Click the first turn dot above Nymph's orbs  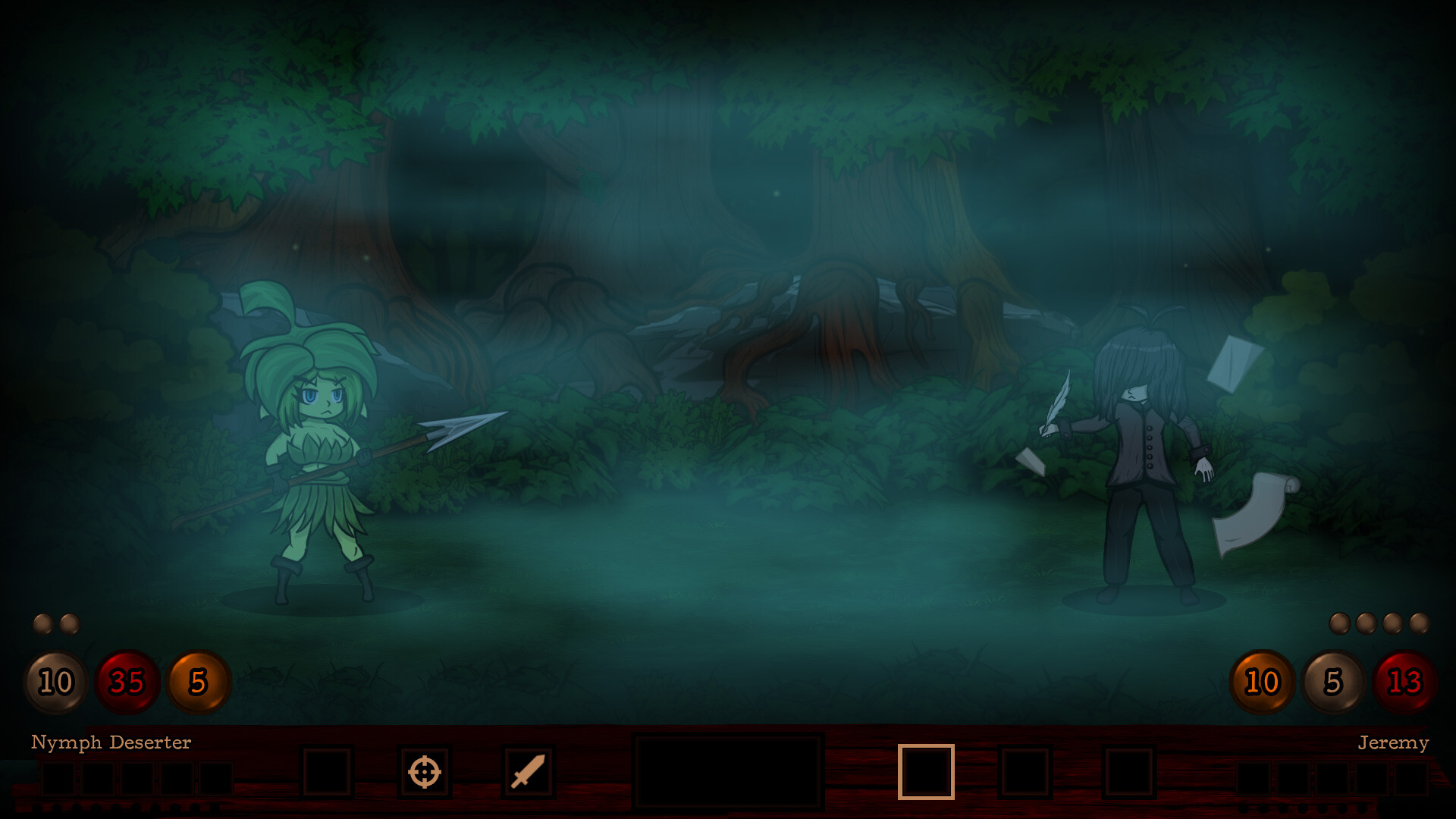click(42, 623)
